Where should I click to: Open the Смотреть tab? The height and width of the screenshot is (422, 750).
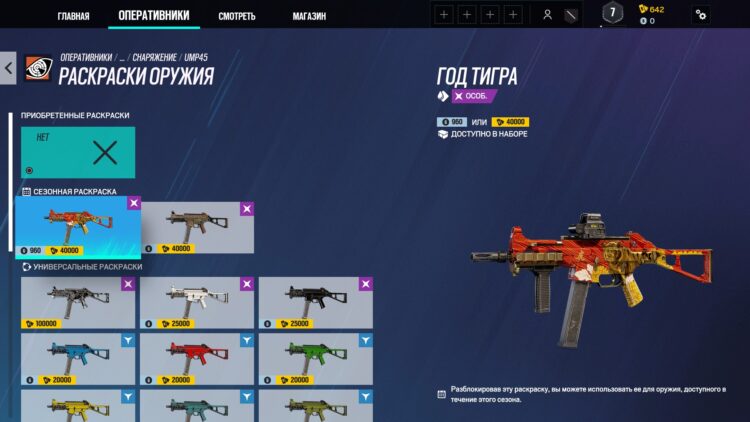pos(237,16)
